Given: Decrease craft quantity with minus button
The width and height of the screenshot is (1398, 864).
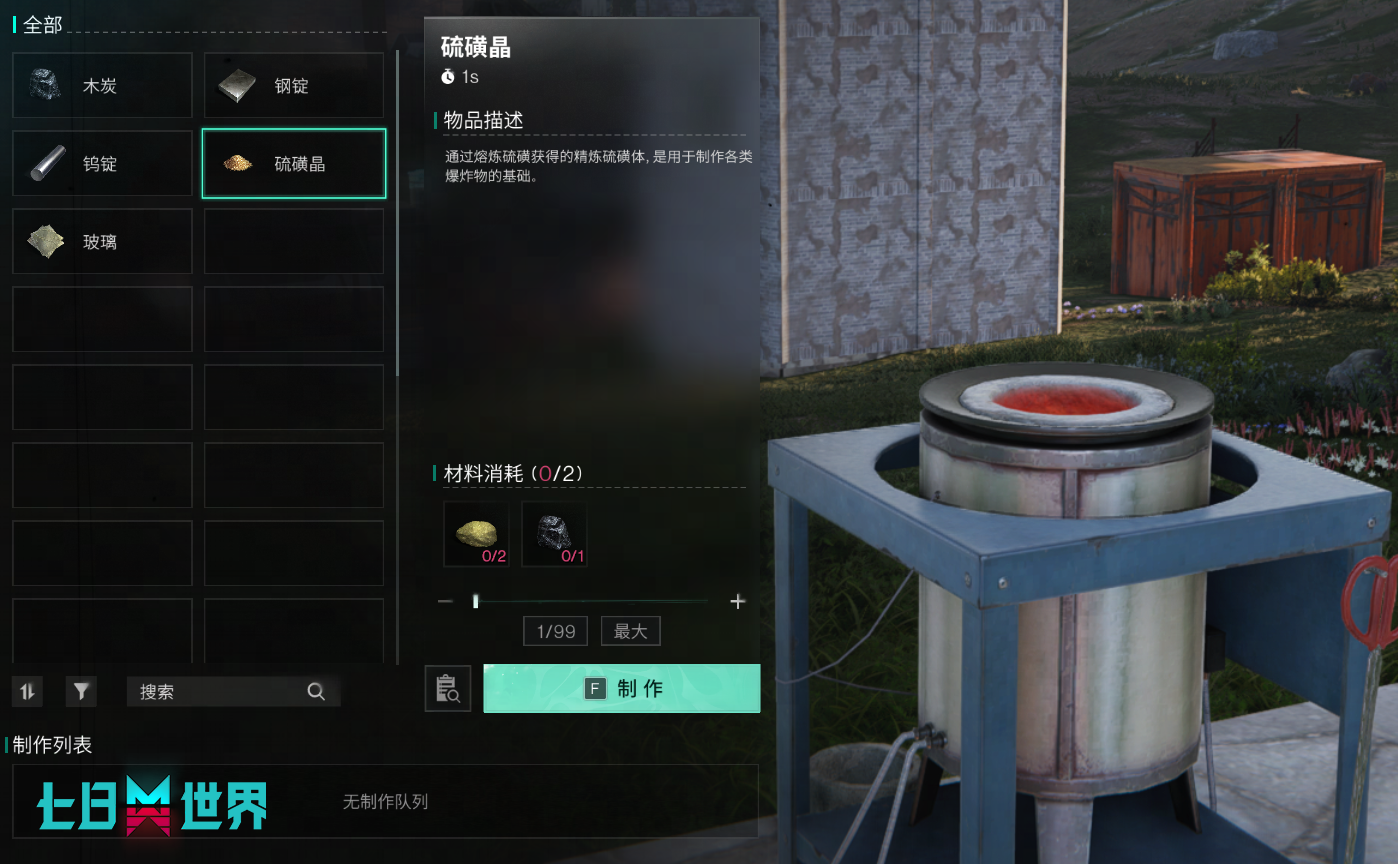Looking at the screenshot, I should pyautogui.click(x=446, y=602).
